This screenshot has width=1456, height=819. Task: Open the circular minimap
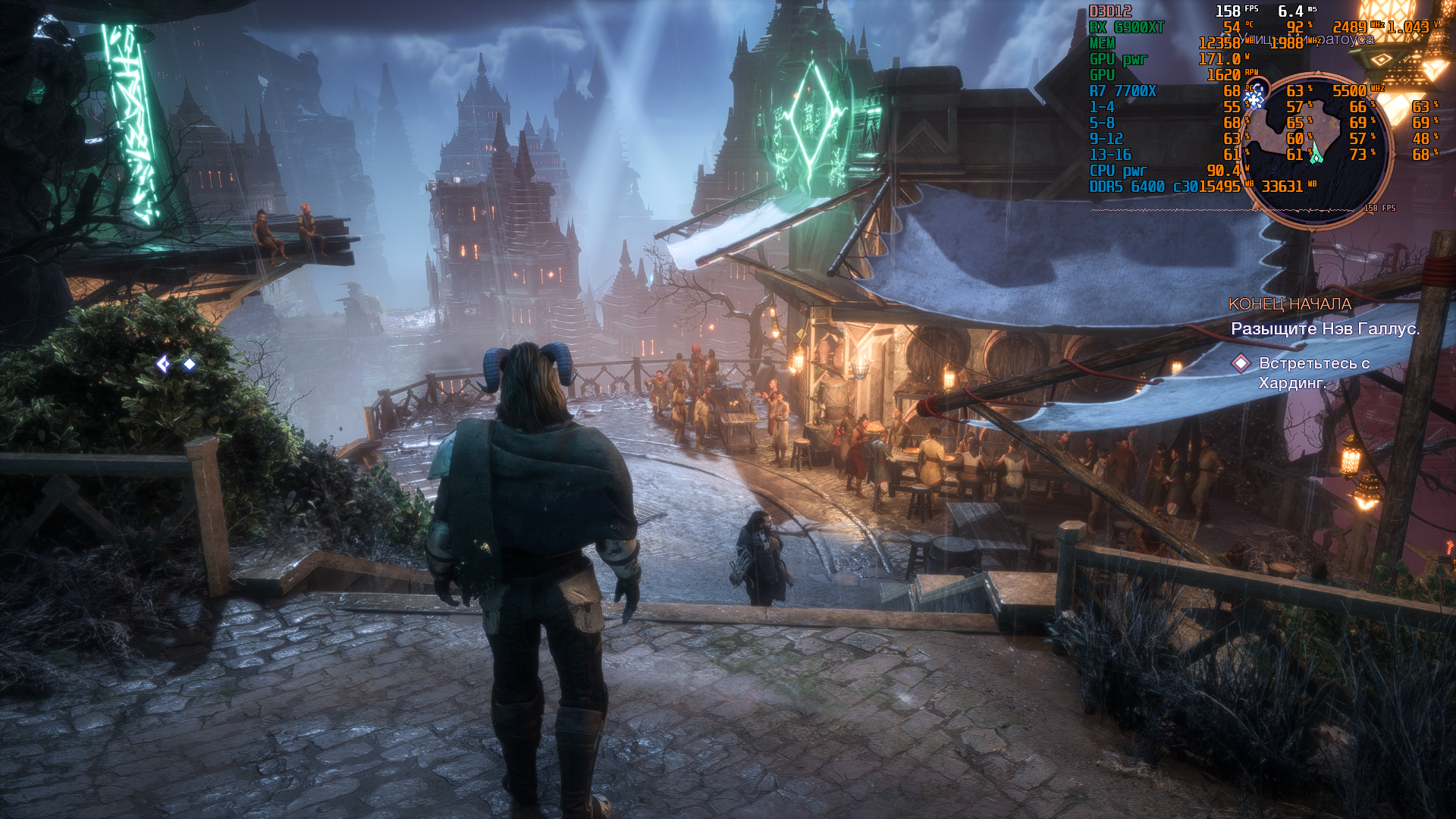point(1316,149)
